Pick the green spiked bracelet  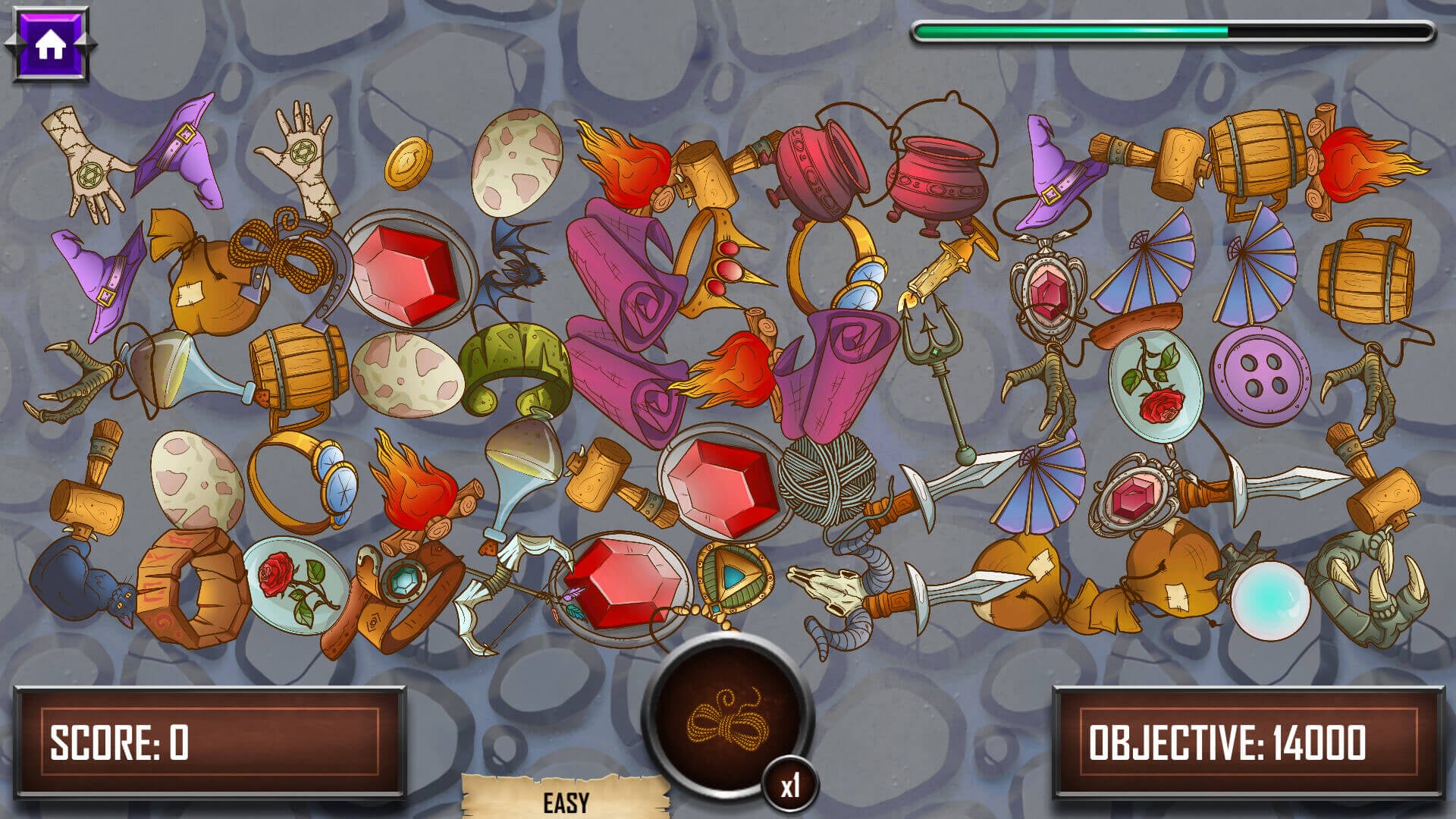[516, 368]
